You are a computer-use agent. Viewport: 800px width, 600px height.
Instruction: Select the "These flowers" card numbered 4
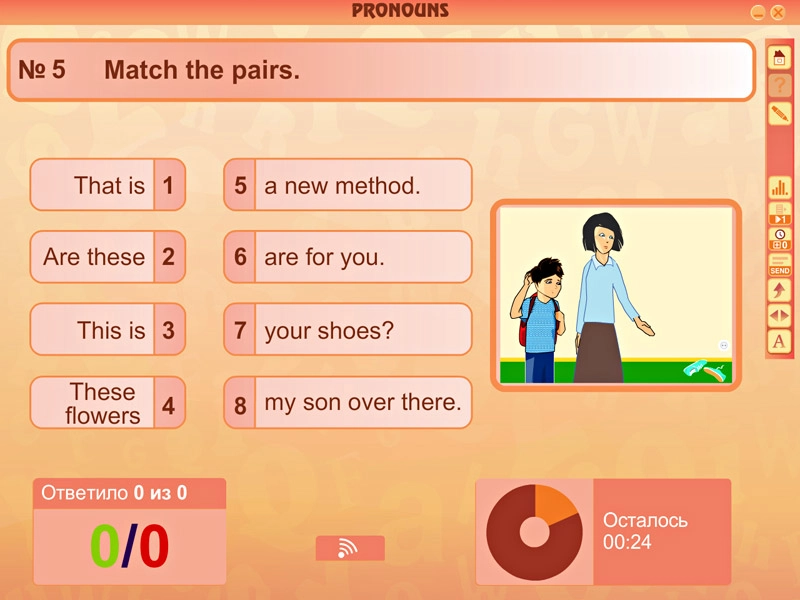coord(108,403)
